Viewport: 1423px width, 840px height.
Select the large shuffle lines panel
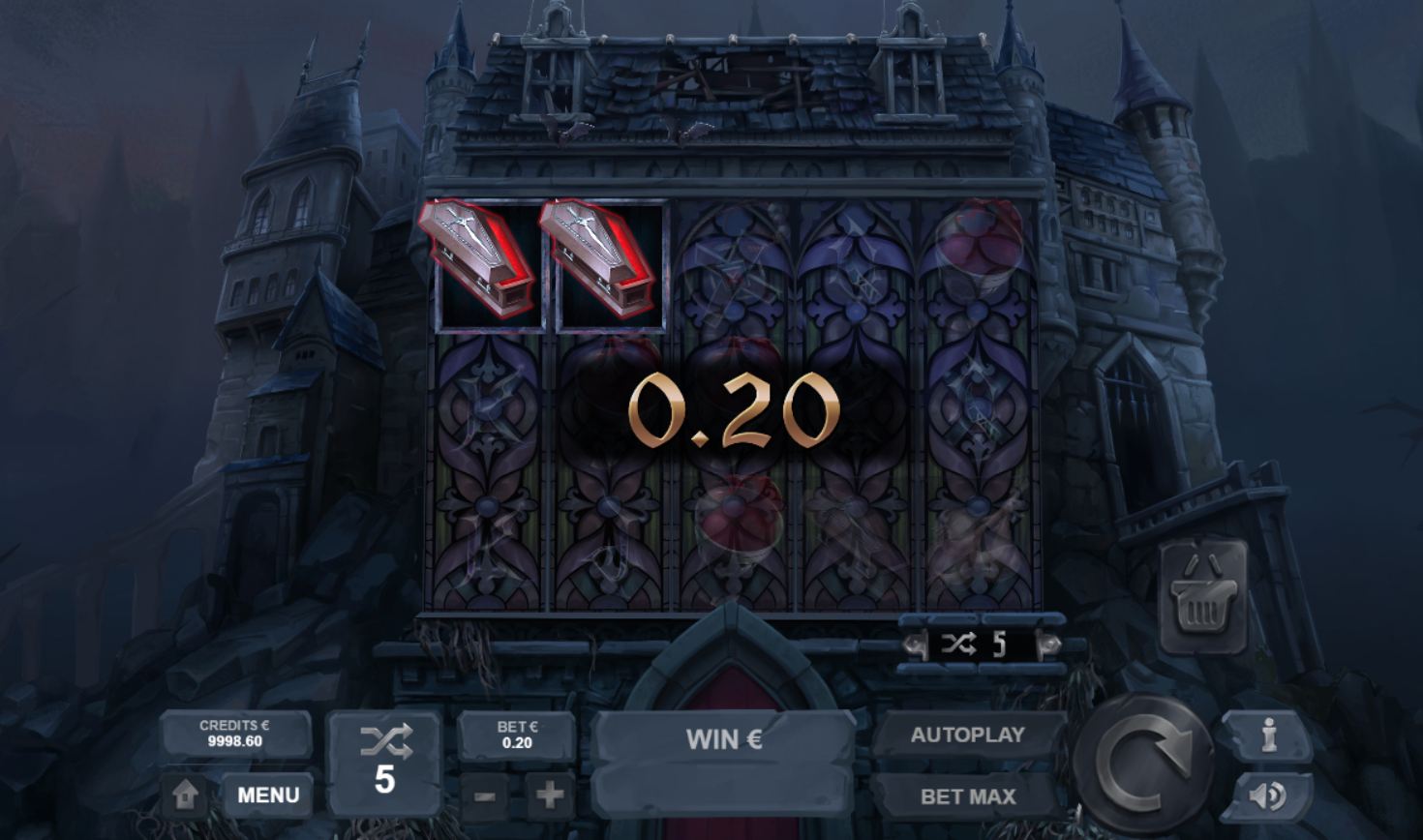[384, 762]
